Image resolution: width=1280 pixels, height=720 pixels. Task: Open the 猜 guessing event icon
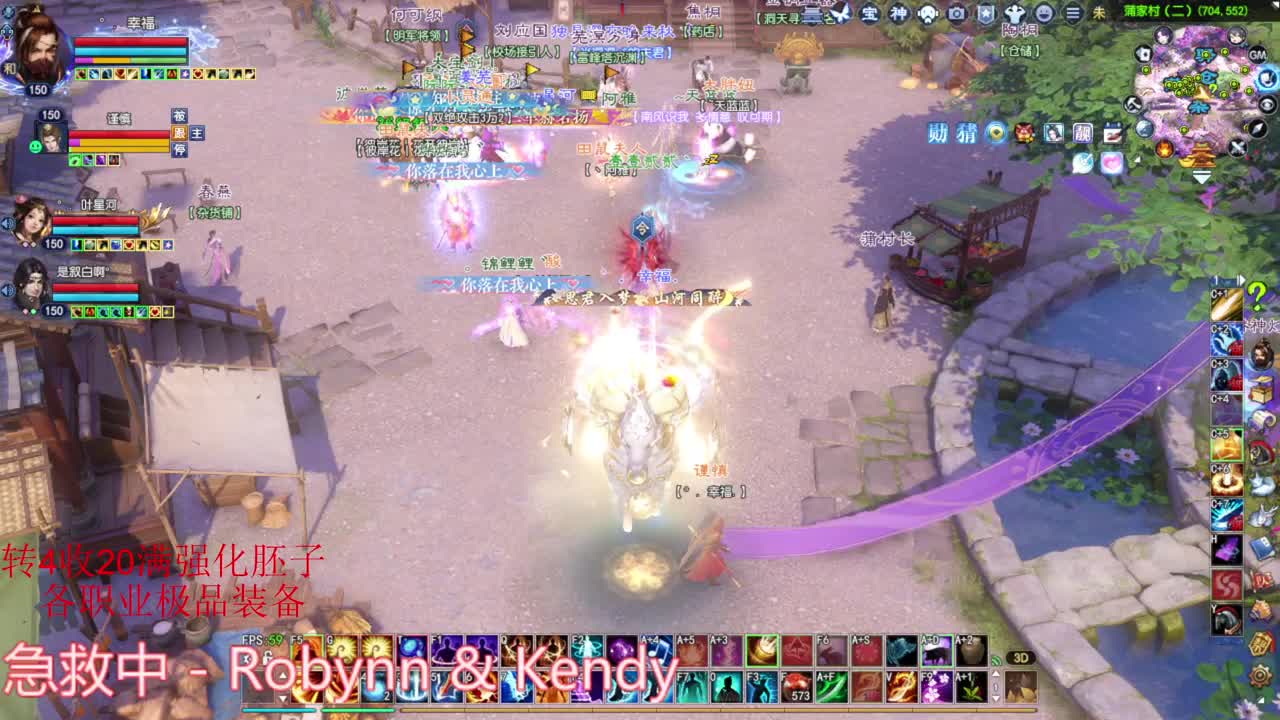click(966, 131)
